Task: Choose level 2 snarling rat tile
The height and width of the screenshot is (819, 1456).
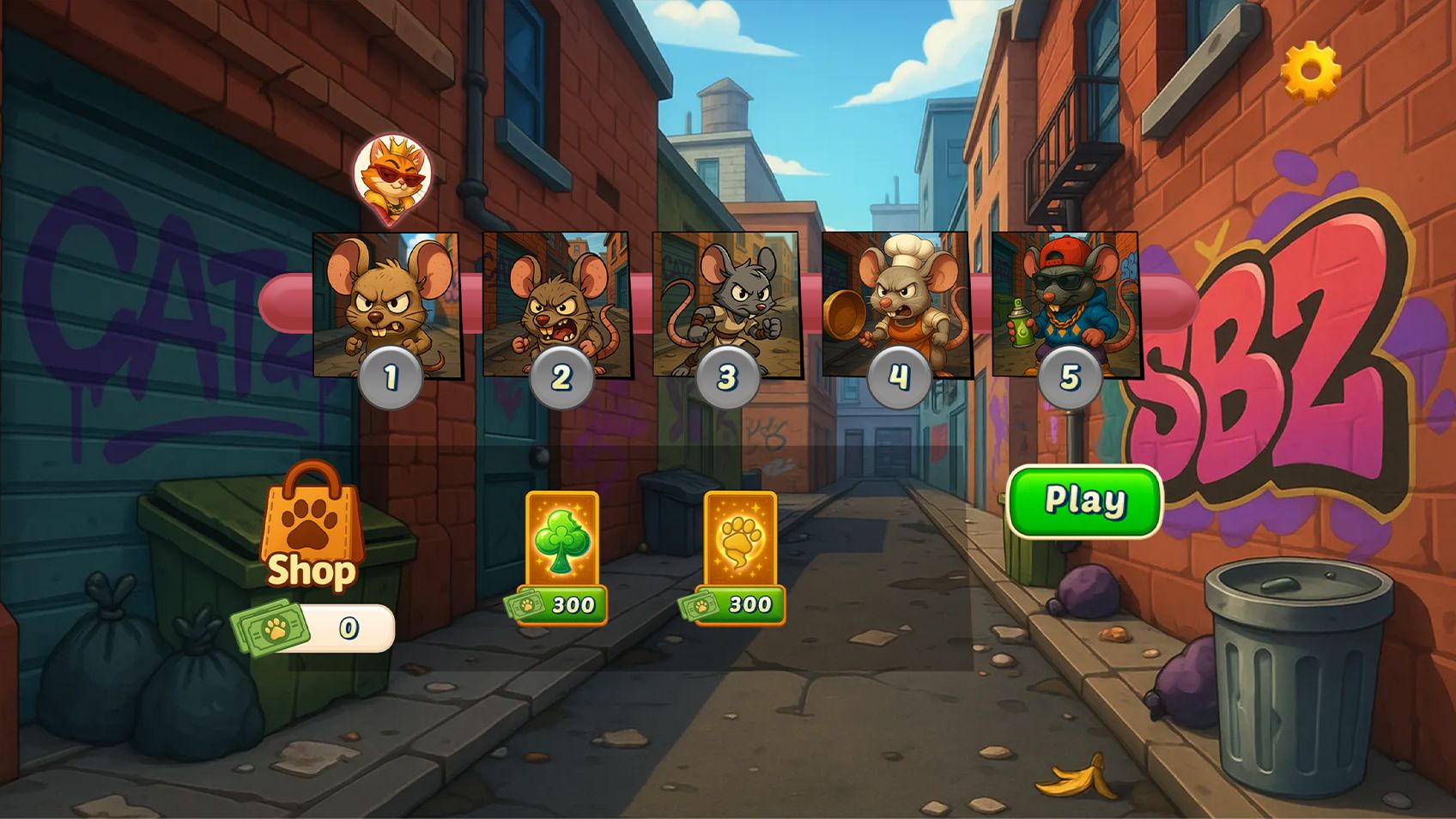Action: pos(556,305)
